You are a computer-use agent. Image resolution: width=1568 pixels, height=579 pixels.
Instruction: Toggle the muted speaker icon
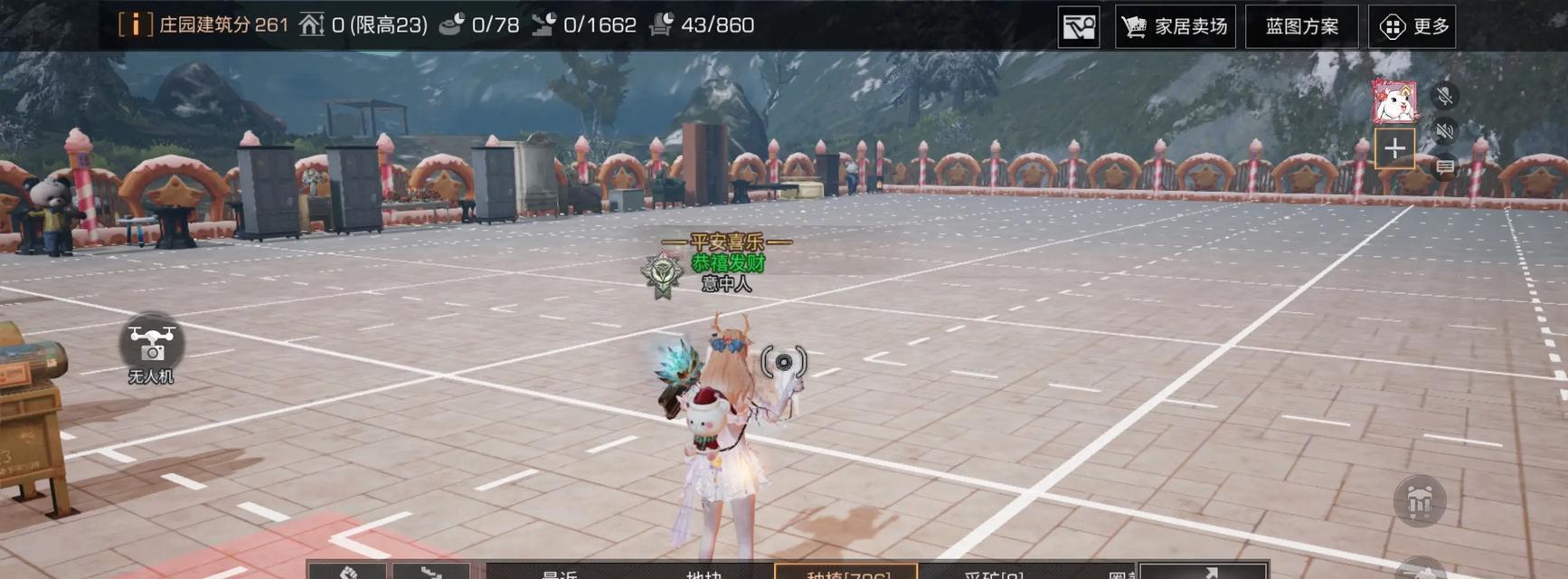[1445, 131]
